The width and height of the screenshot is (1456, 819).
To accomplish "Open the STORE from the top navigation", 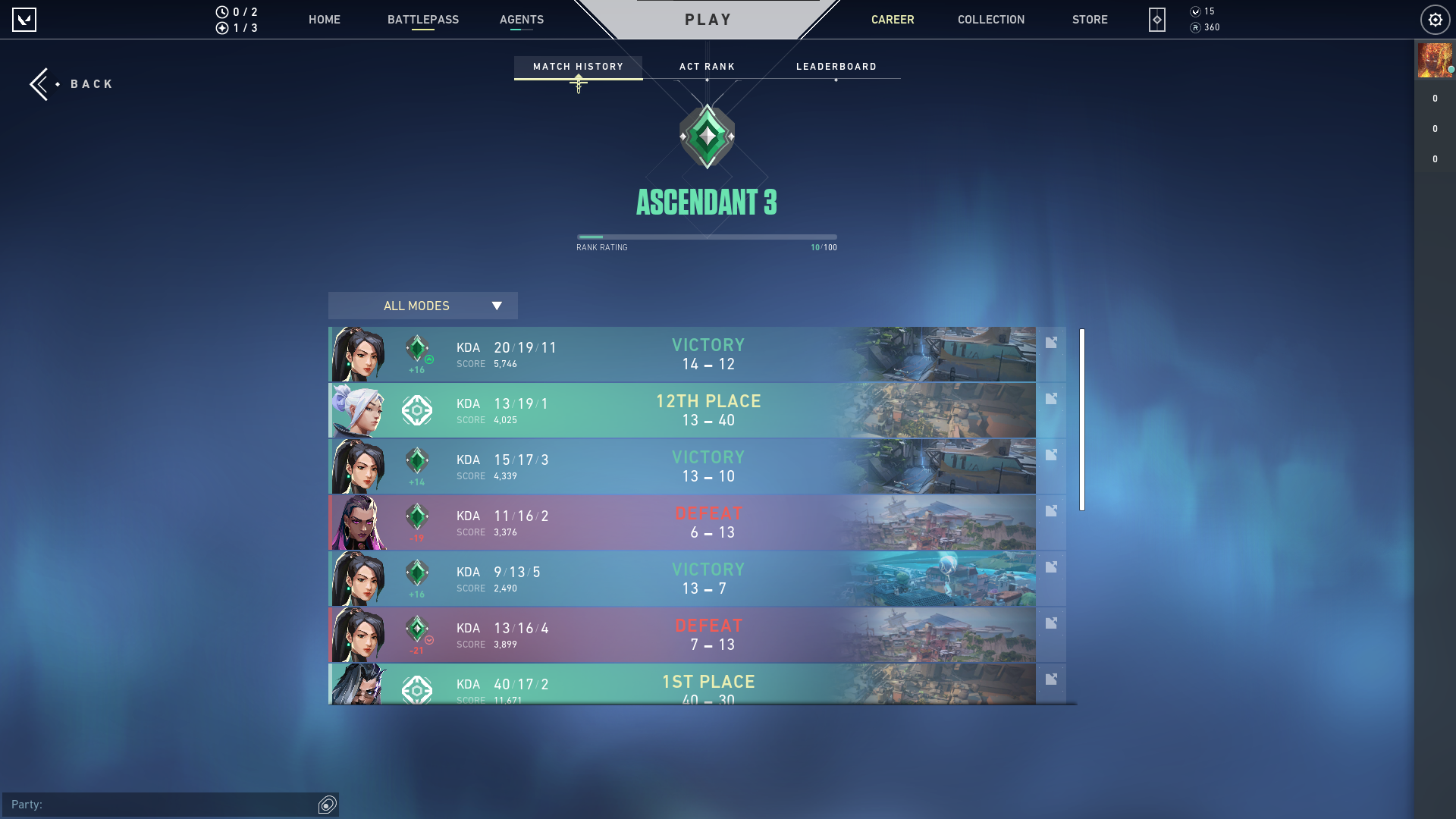I will click(x=1090, y=20).
